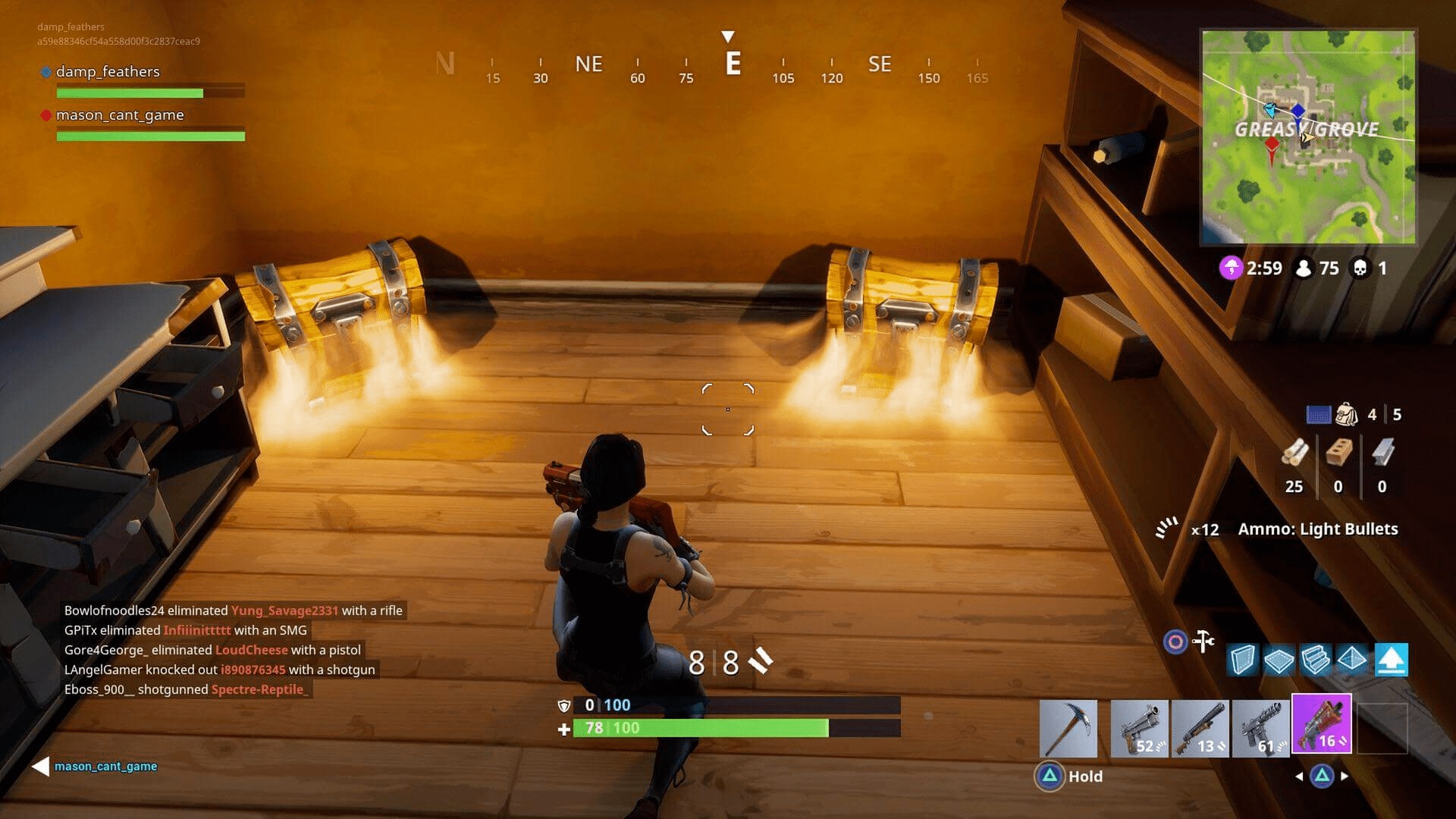Click the wood resource icon showing 25
1456x819 pixels.
click(x=1294, y=453)
